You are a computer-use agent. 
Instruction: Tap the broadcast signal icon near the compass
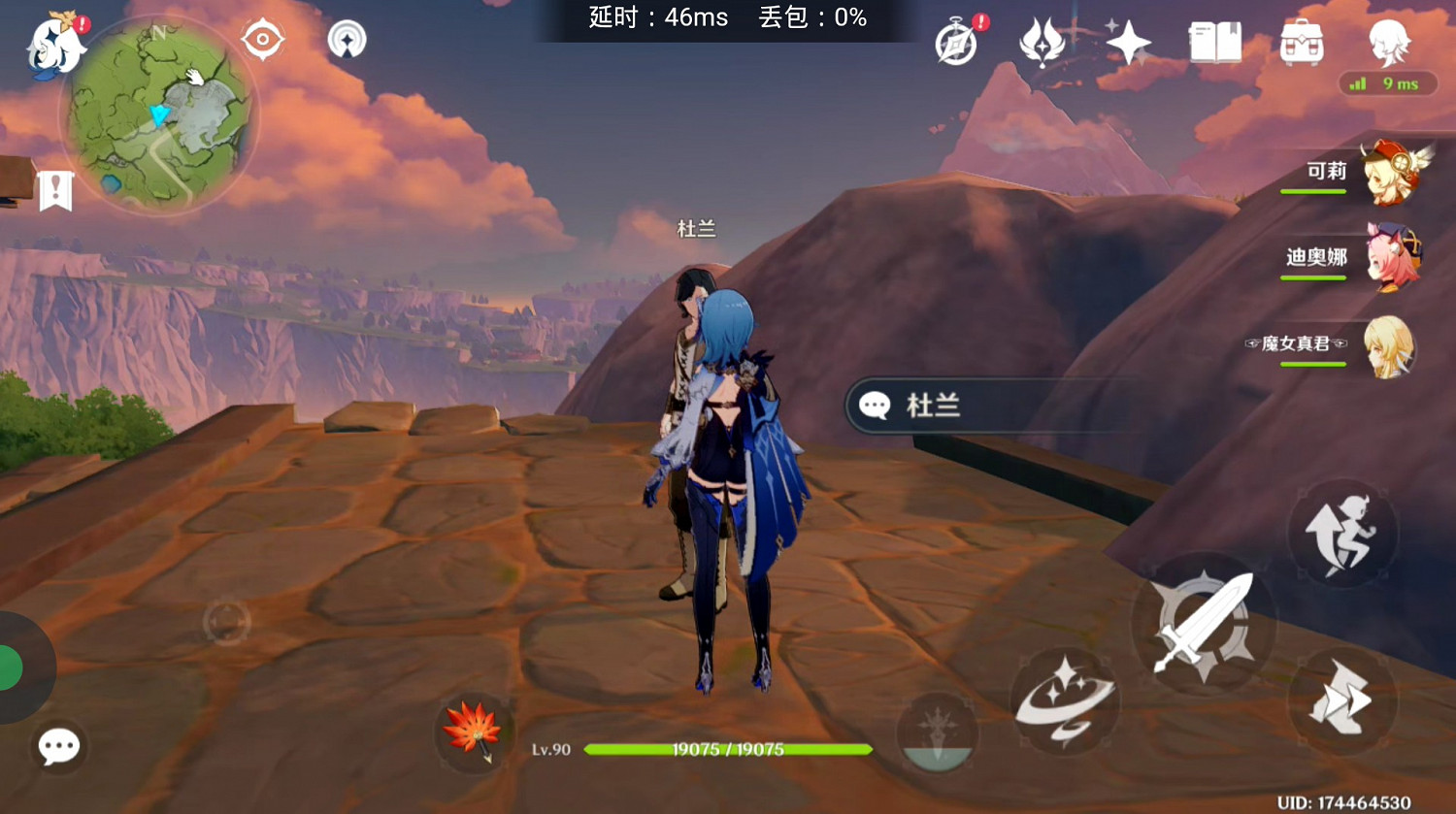[x=345, y=39]
